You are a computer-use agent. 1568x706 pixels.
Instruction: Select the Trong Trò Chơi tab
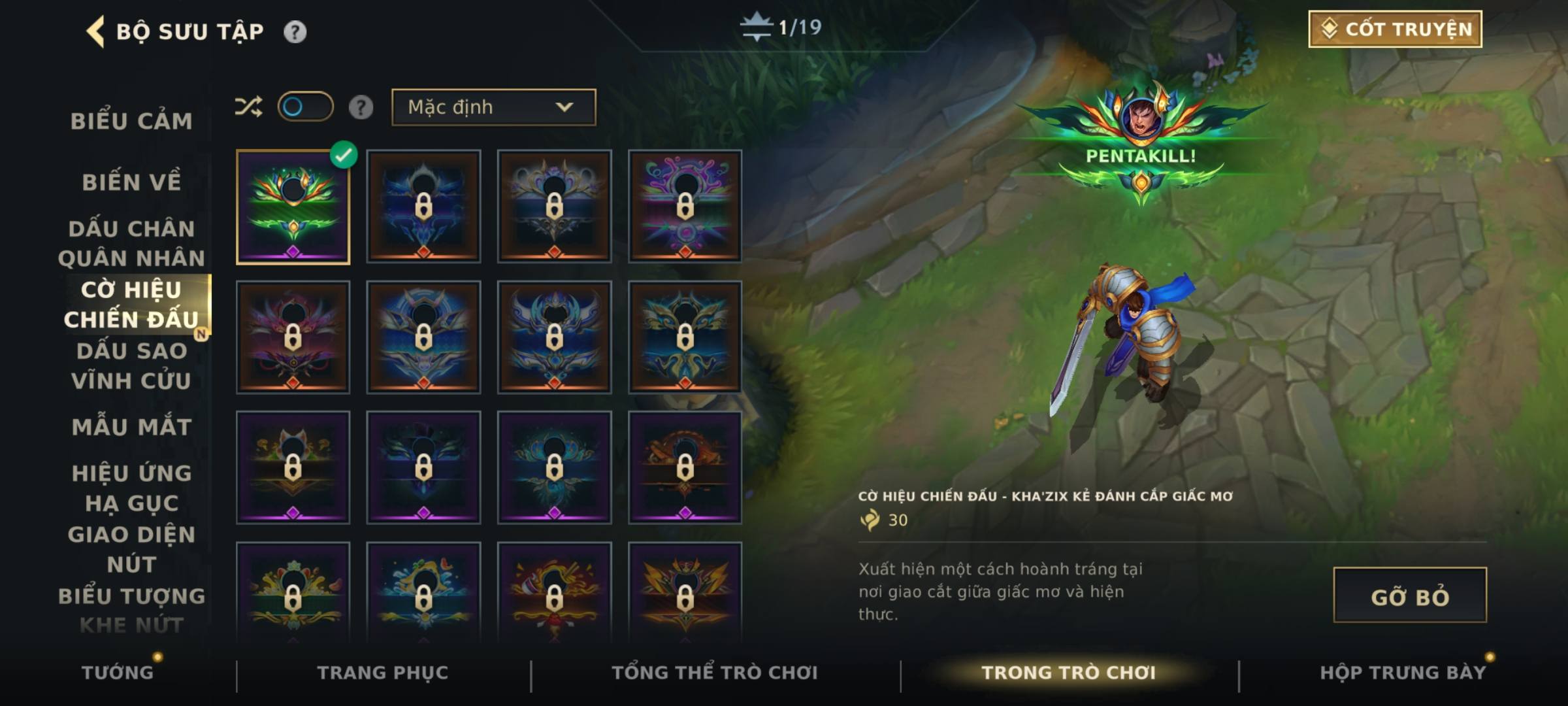[x=1069, y=672]
